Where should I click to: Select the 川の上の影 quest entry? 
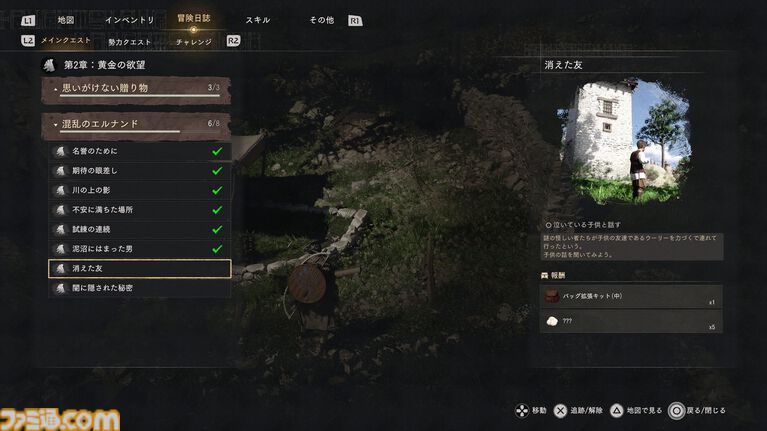140,191
